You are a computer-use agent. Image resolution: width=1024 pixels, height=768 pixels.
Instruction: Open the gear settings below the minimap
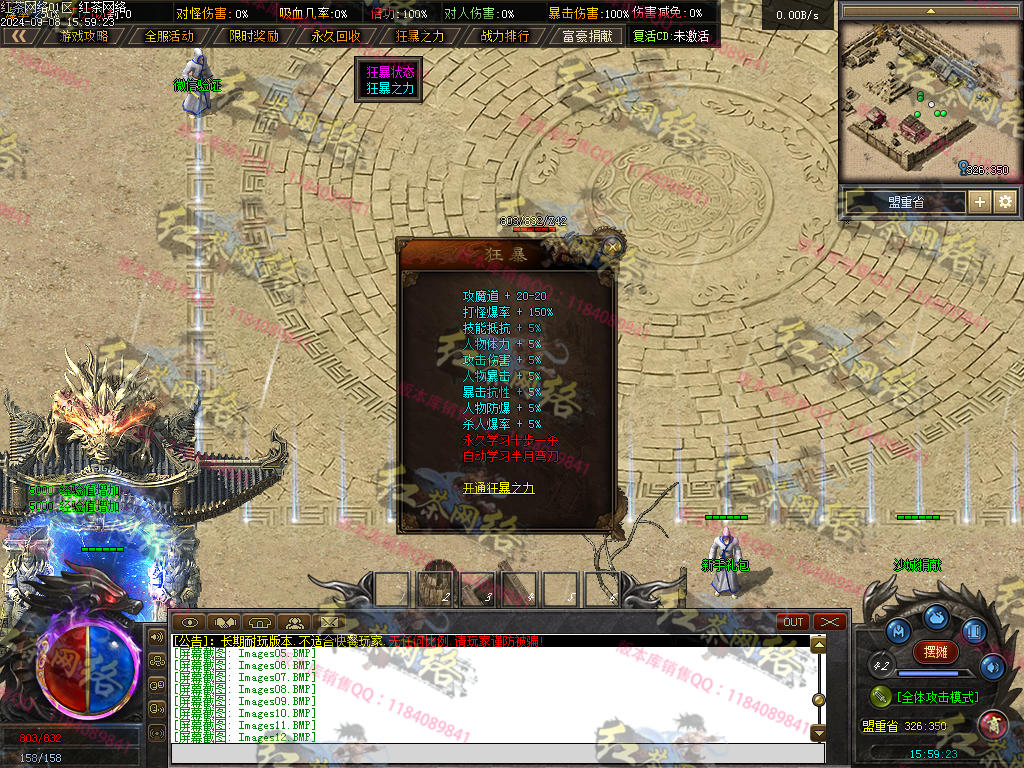(1005, 202)
